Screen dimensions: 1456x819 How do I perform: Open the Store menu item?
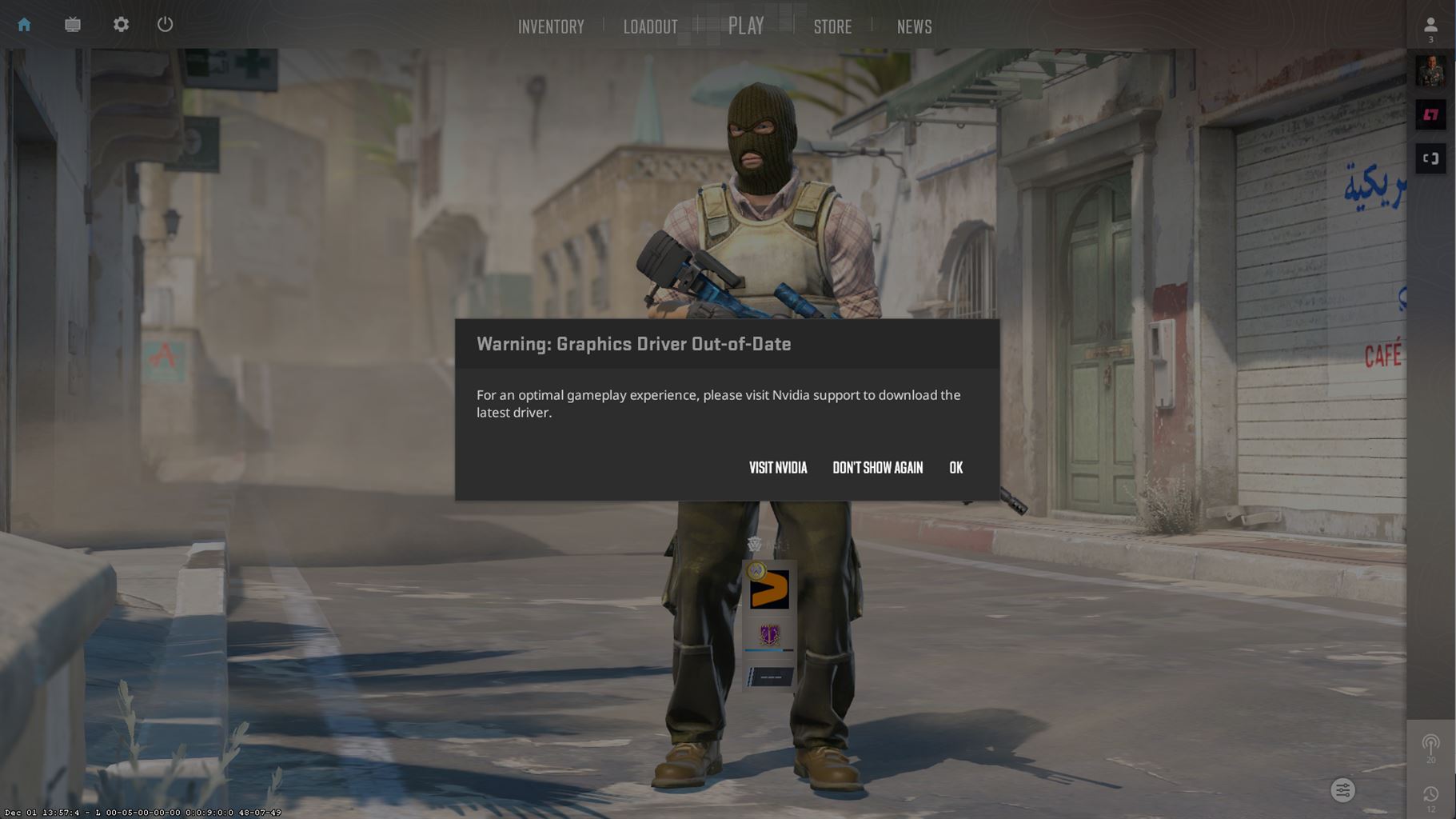(832, 26)
